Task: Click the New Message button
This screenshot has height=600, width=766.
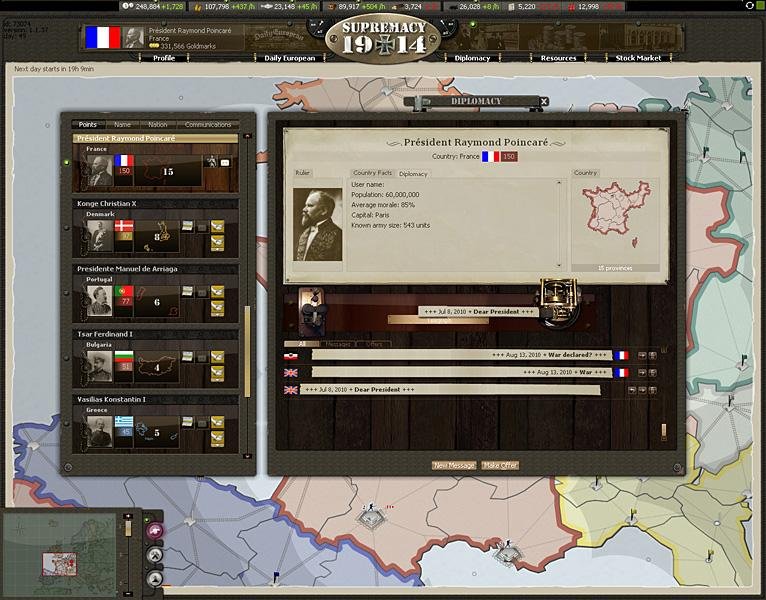Action: pos(454,465)
